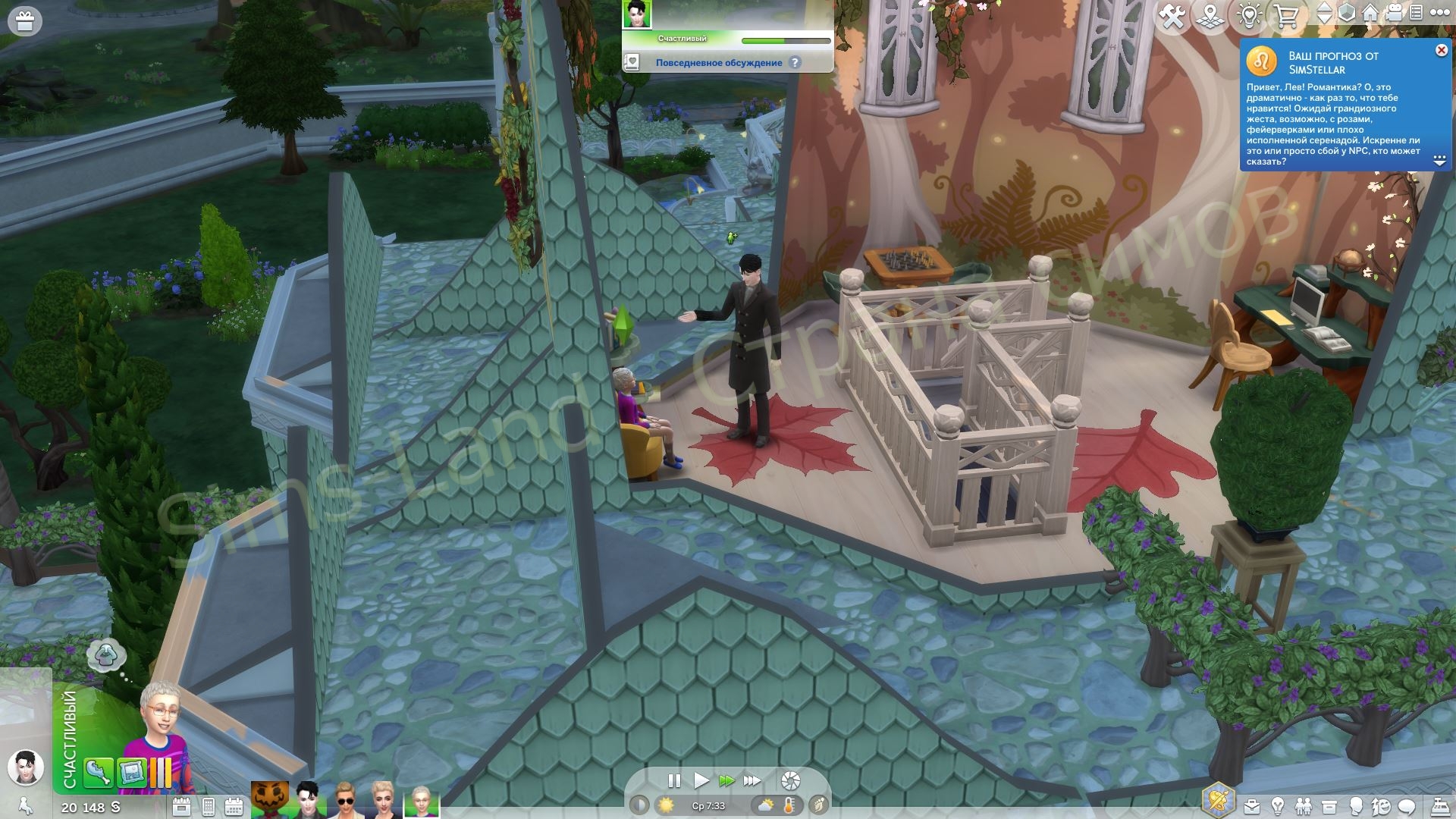Open the Relationships panel
This screenshot has width=1456, height=819.
(1303, 806)
